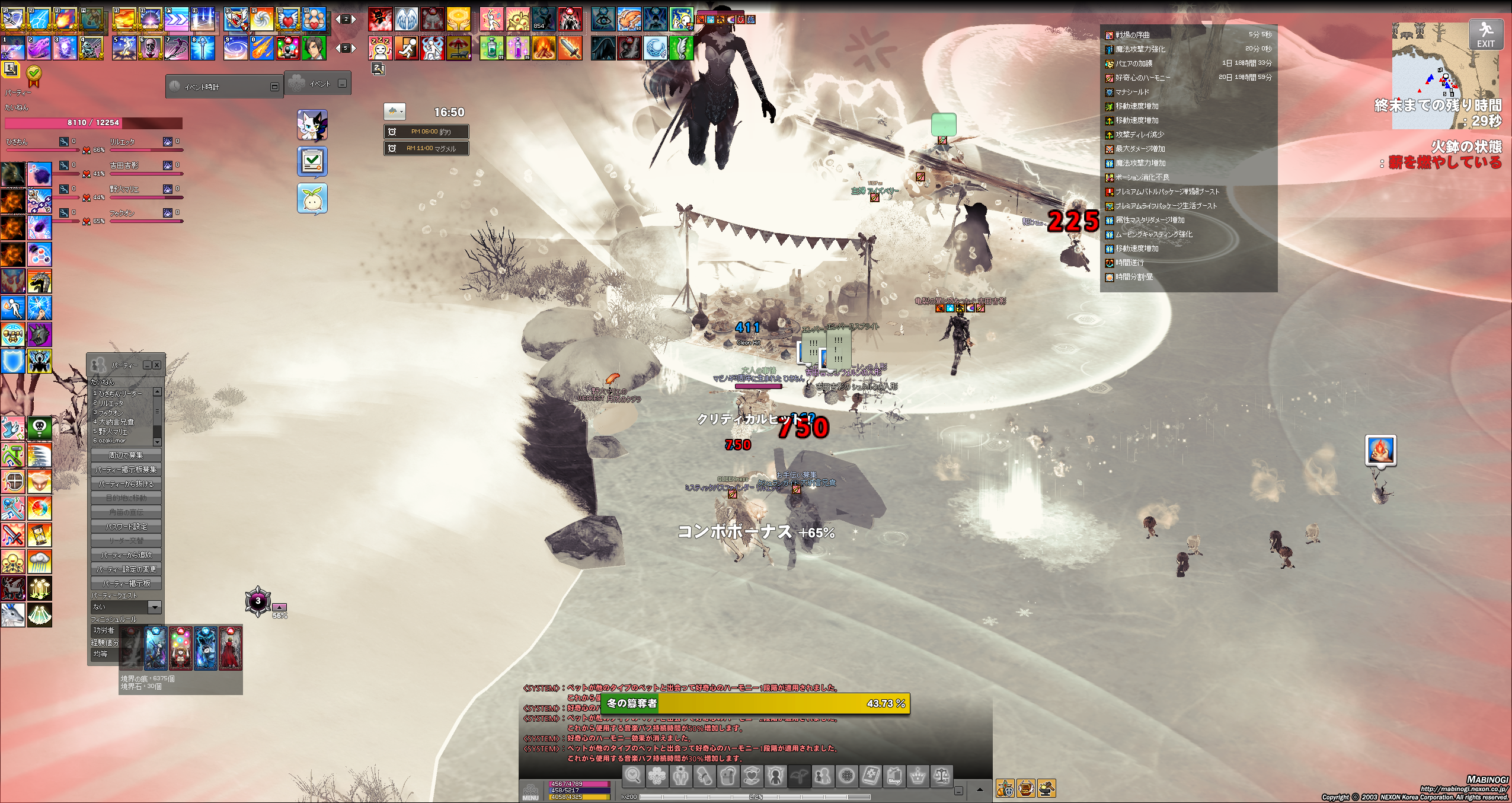The width and height of the screenshot is (1512, 803).
Task: Minimize the party window
Action: (x=148, y=365)
